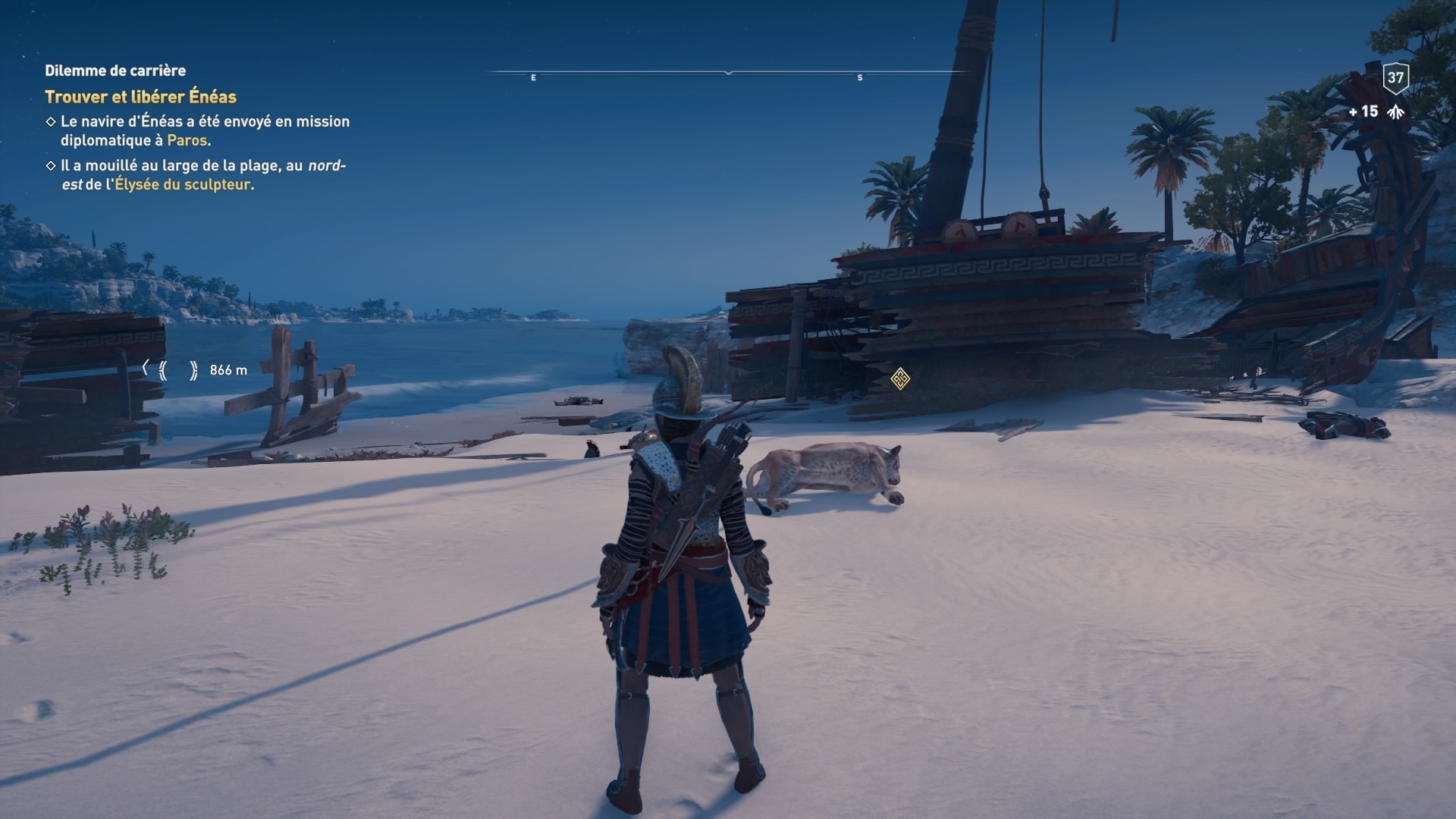The width and height of the screenshot is (1456, 819).
Task: Open the level 37 shield badge
Action: pos(1395,77)
